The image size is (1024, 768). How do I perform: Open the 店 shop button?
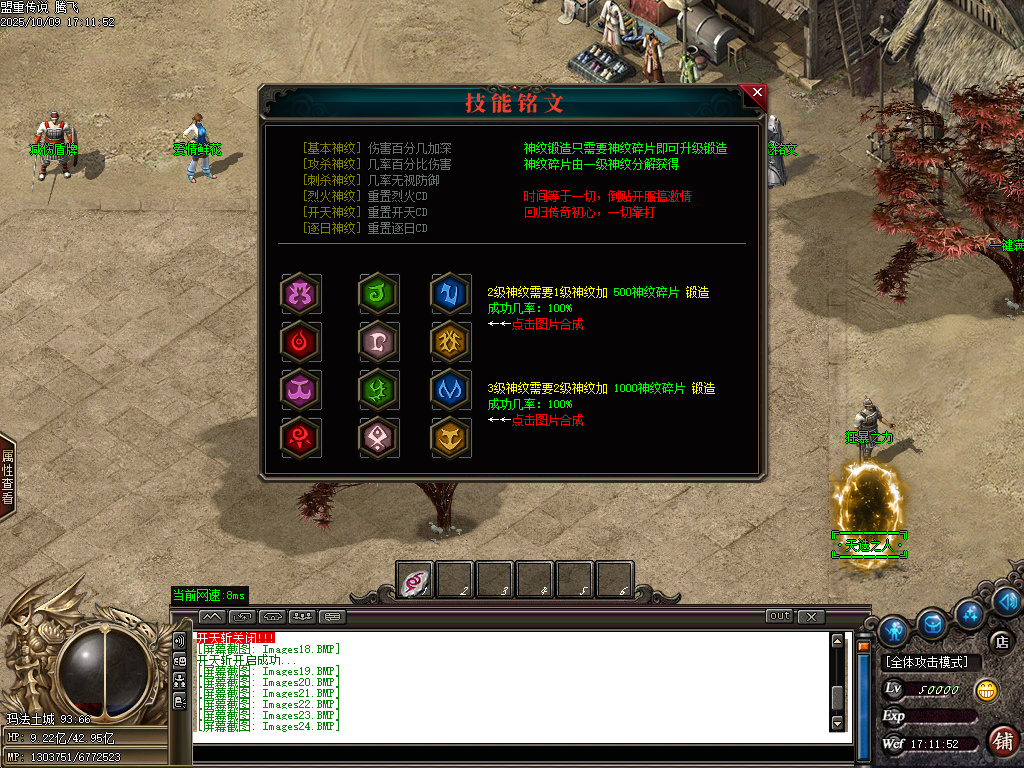(999, 641)
